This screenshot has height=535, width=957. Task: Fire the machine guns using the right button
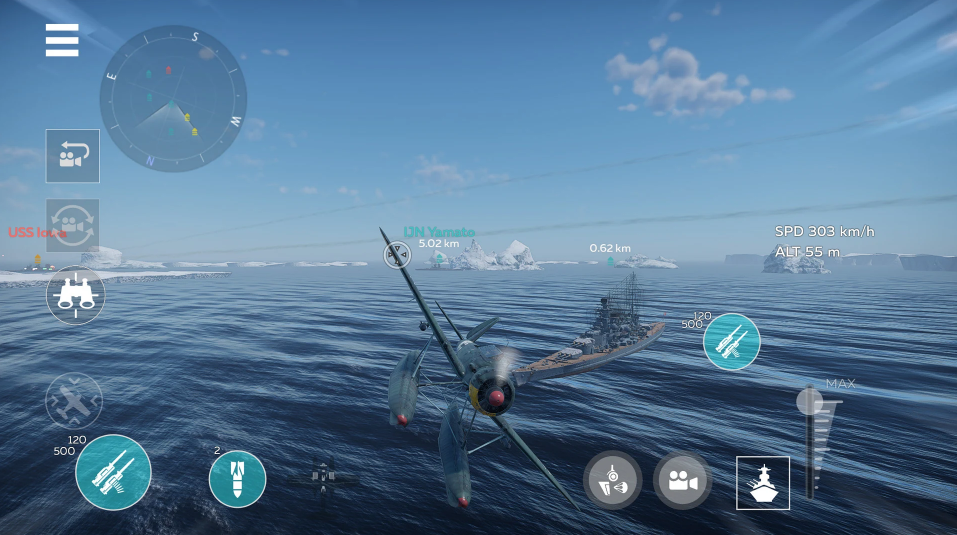tap(732, 342)
